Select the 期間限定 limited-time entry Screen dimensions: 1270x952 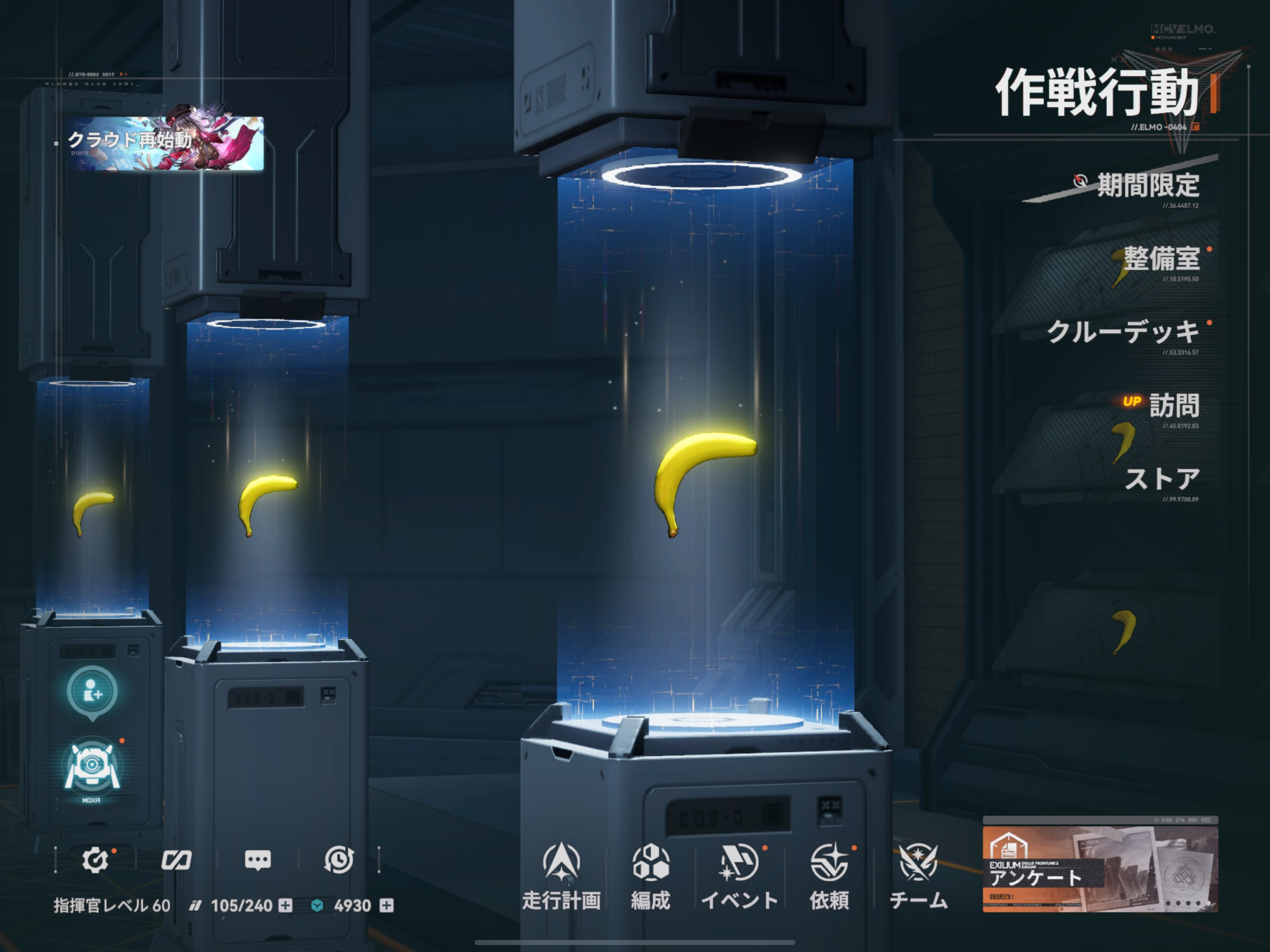pyautogui.click(x=1147, y=185)
